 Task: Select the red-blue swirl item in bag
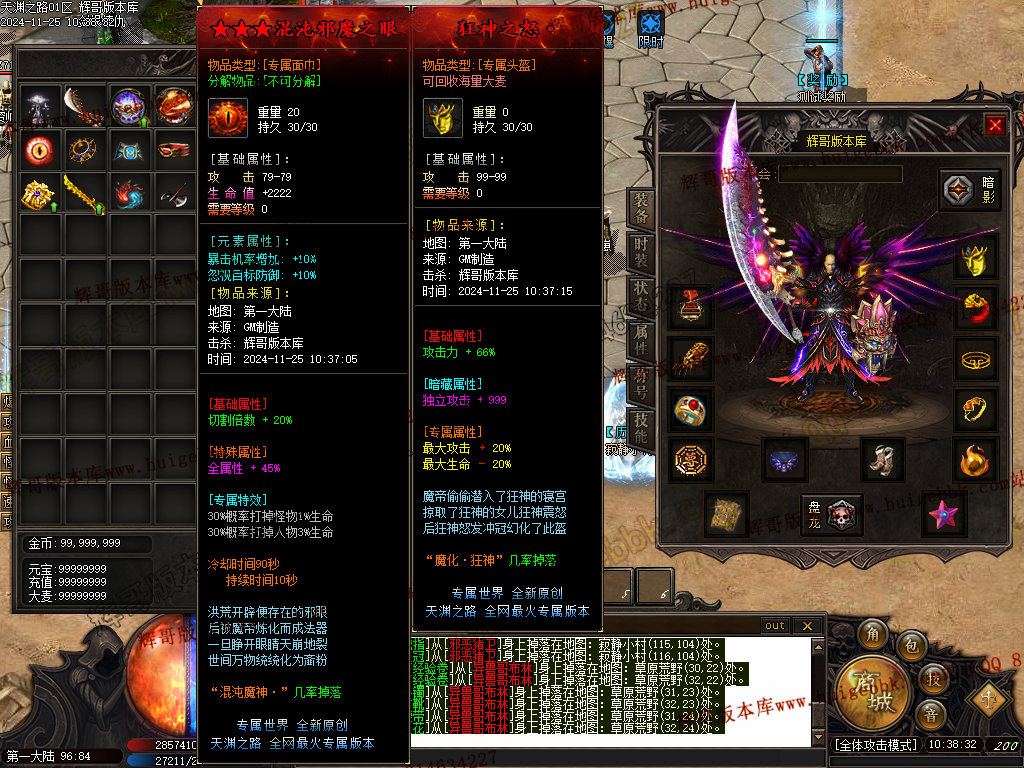tap(128, 193)
